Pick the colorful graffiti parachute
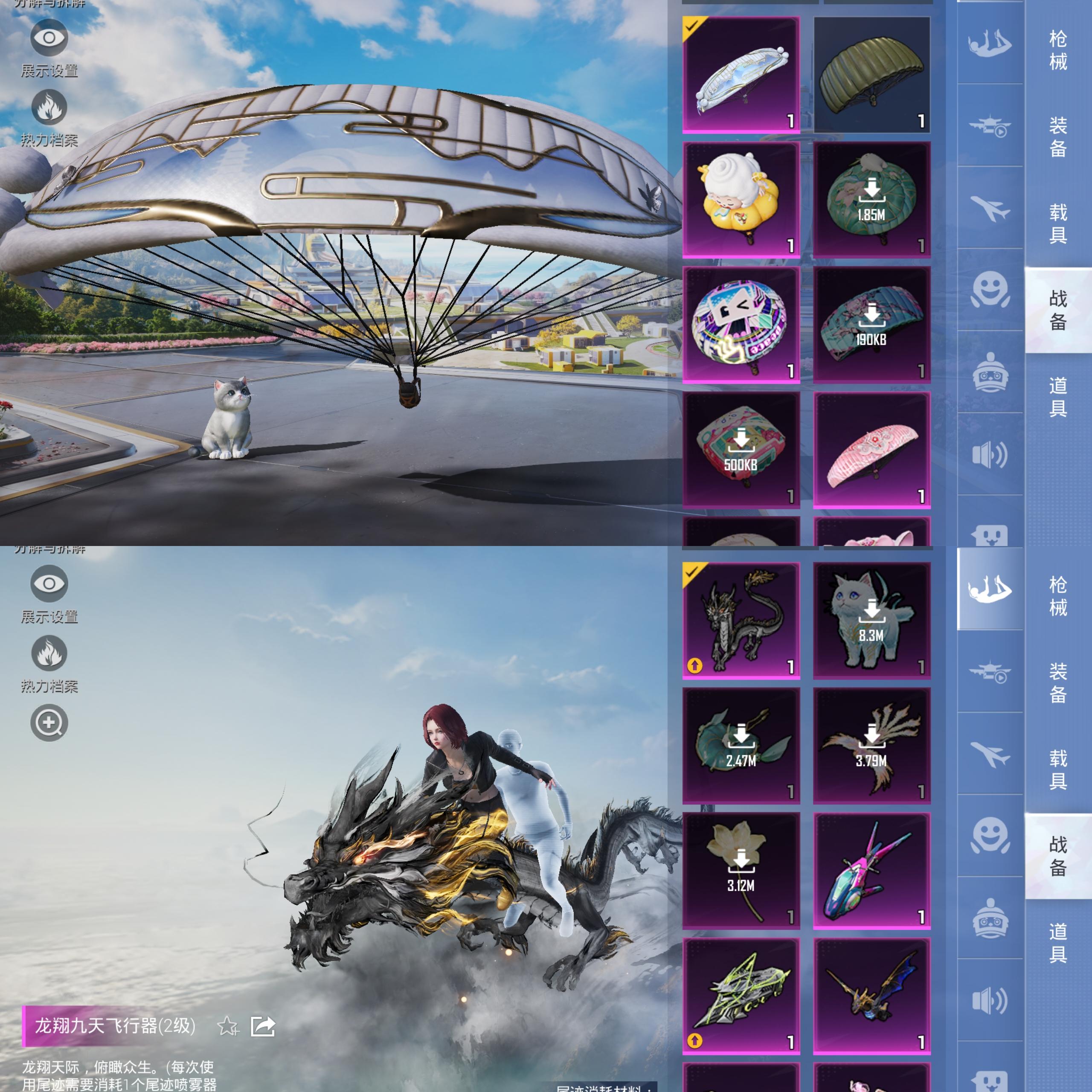Screen dimensions: 1092x1092 (x=741, y=325)
